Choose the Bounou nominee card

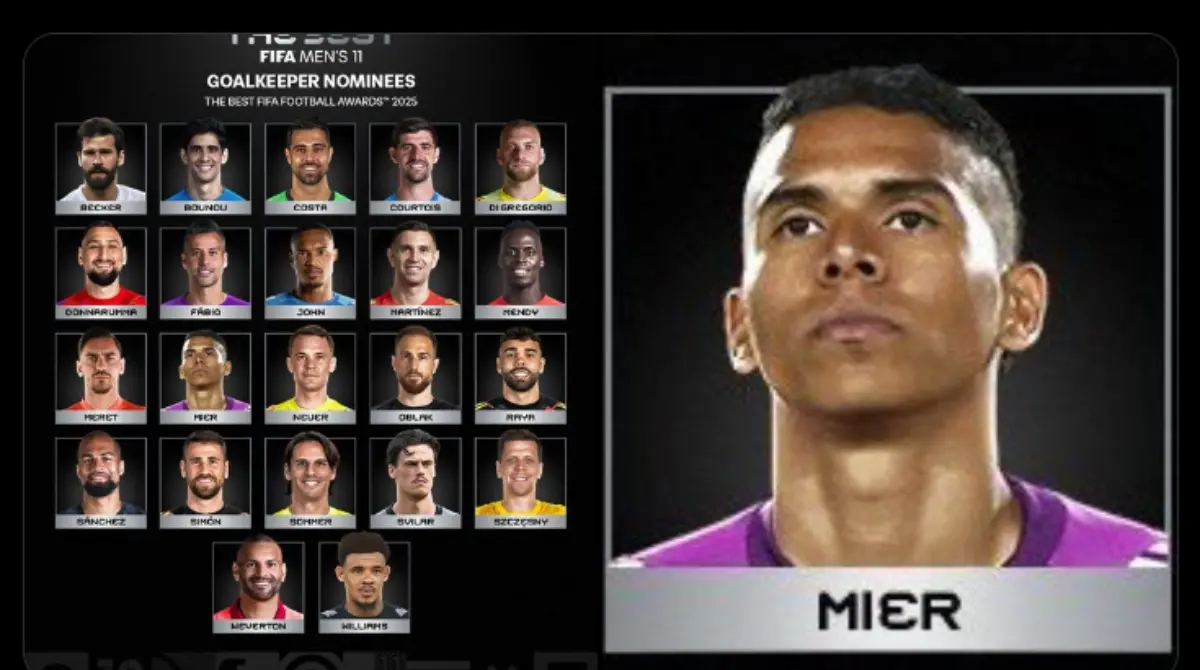click(205, 167)
